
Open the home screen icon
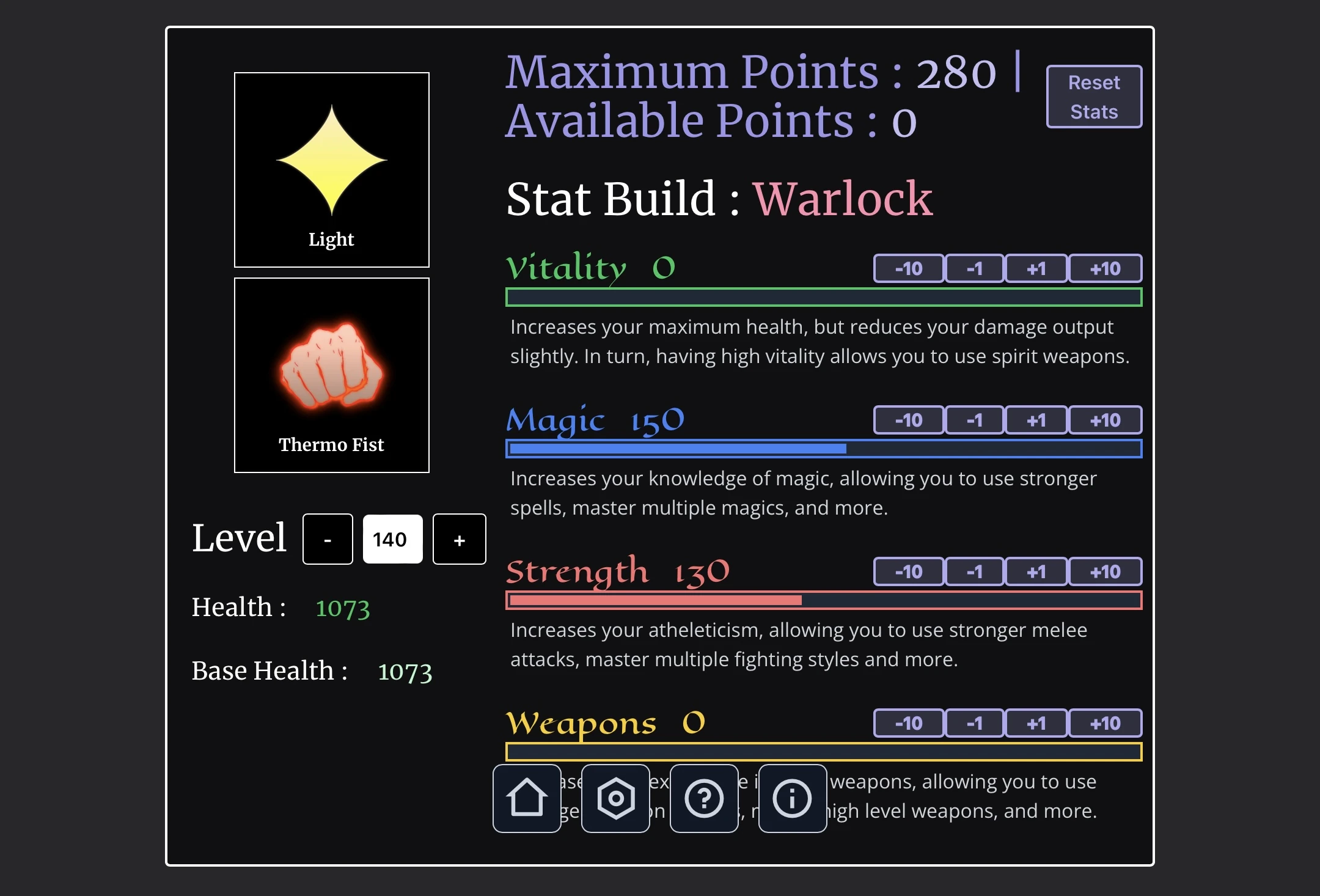pyautogui.click(x=527, y=798)
